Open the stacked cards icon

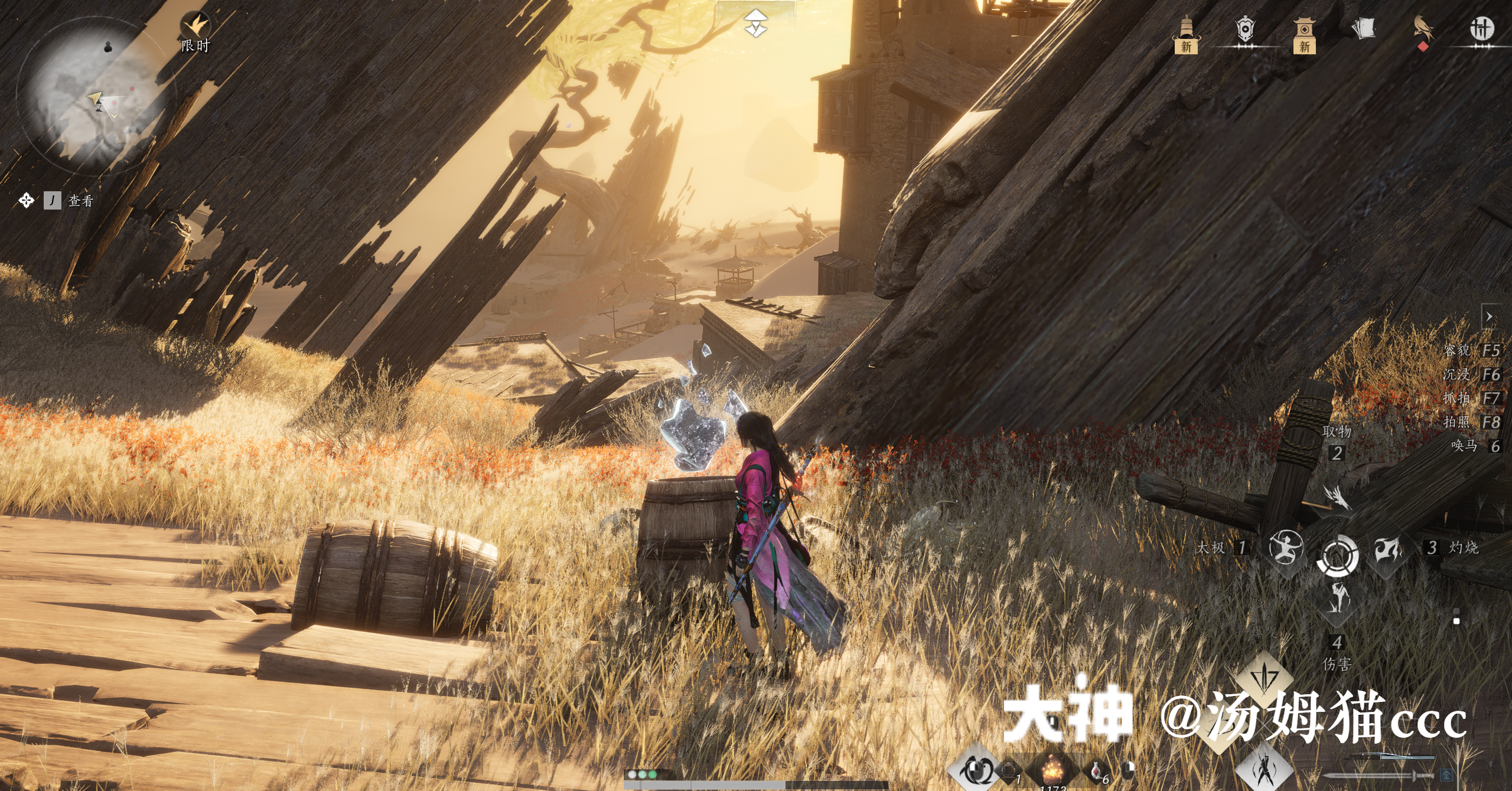coord(1364,29)
